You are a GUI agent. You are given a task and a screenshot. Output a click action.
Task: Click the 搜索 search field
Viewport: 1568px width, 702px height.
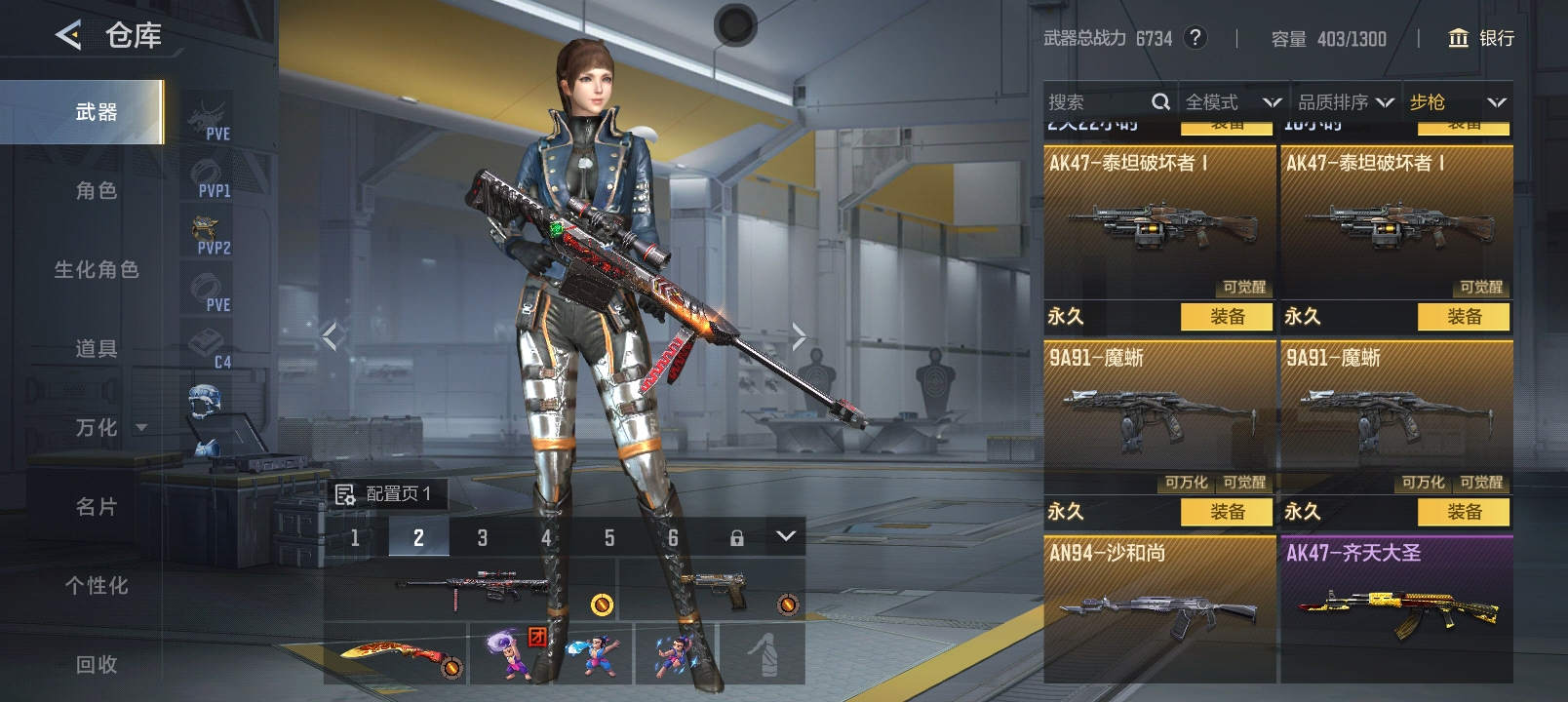tap(1097, 102)
